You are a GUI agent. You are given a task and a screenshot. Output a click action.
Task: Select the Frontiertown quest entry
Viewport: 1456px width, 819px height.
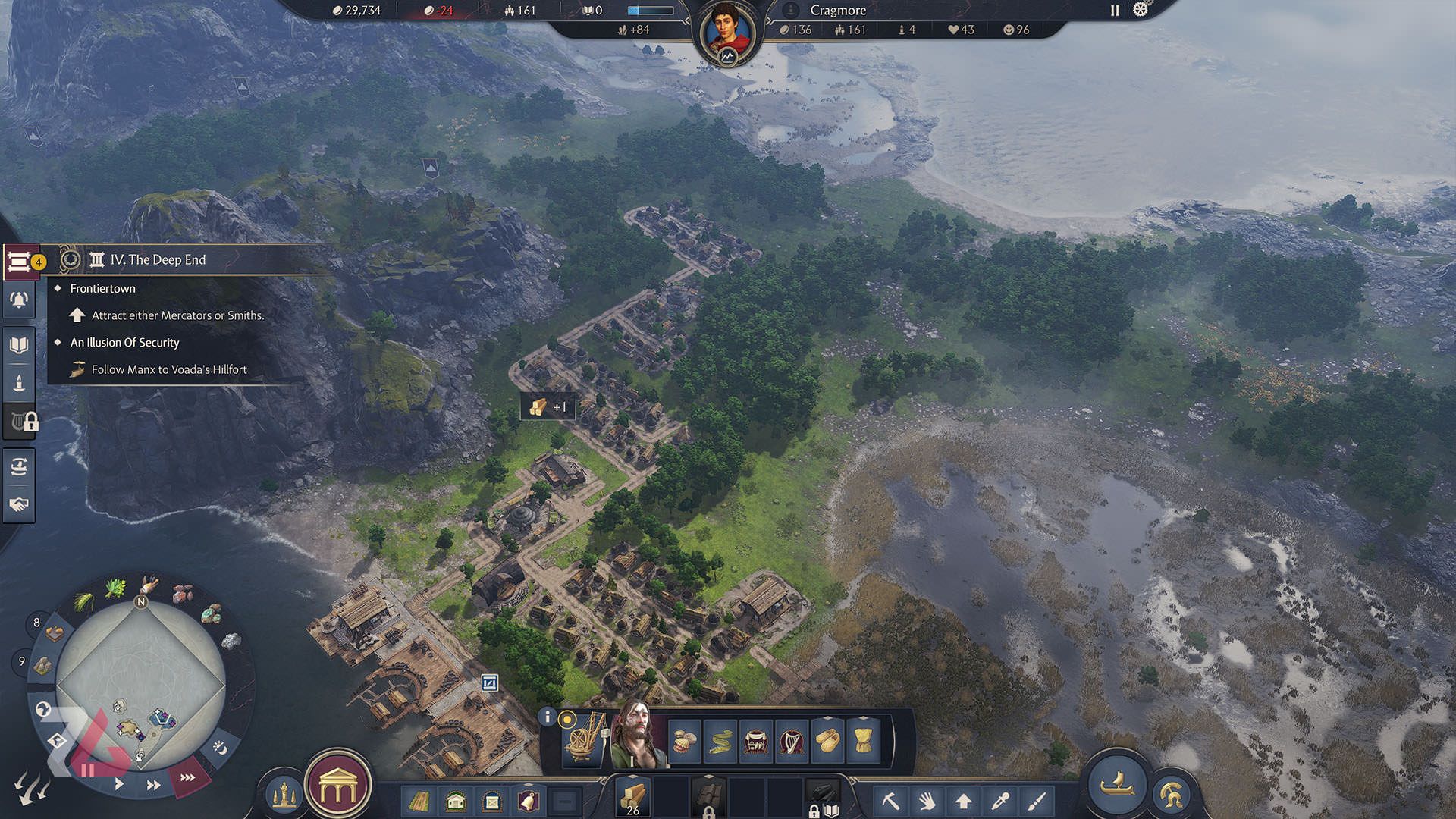(x=102, y=288)
